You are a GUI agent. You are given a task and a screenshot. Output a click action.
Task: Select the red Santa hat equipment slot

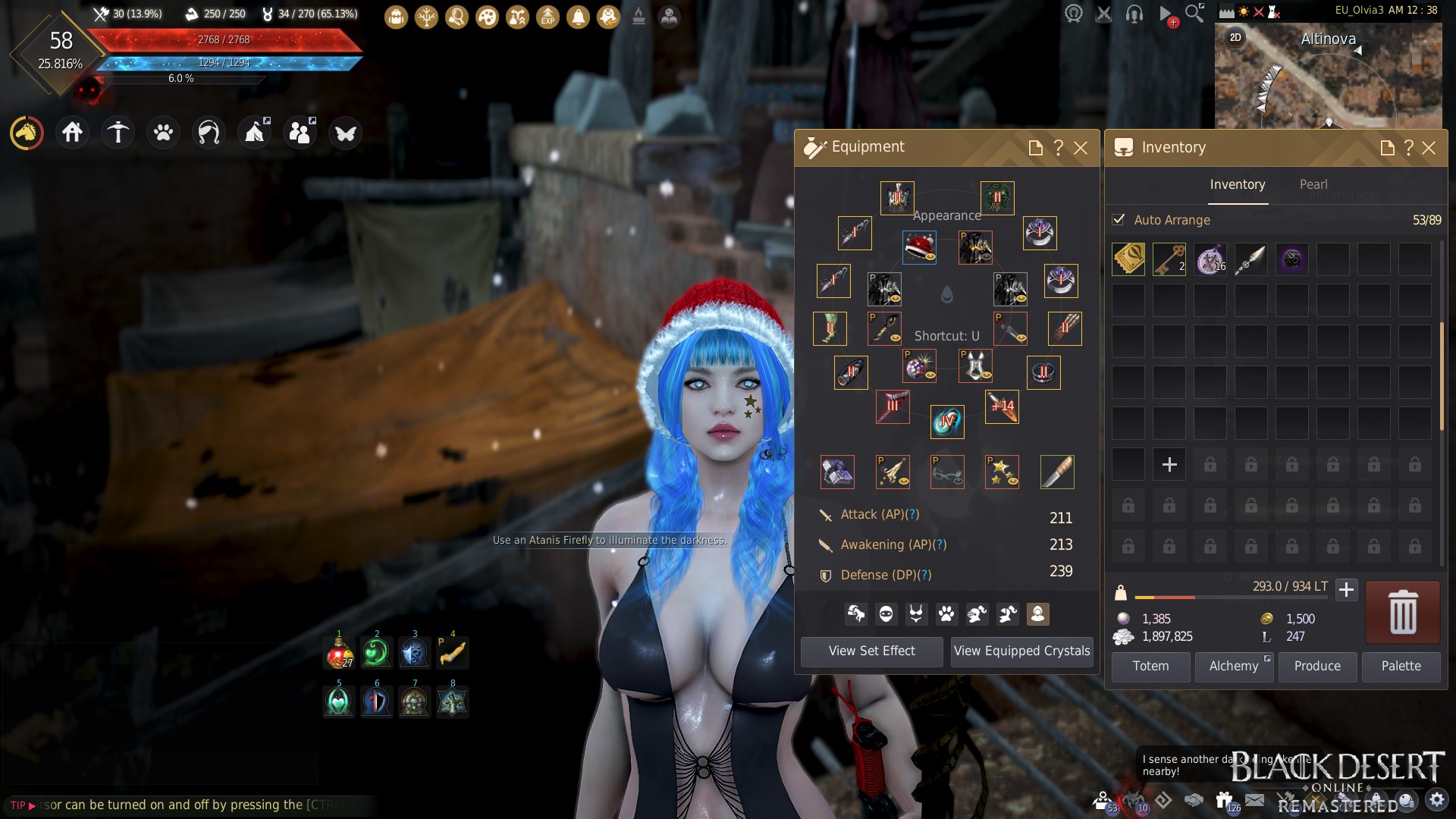pos(919,247)
